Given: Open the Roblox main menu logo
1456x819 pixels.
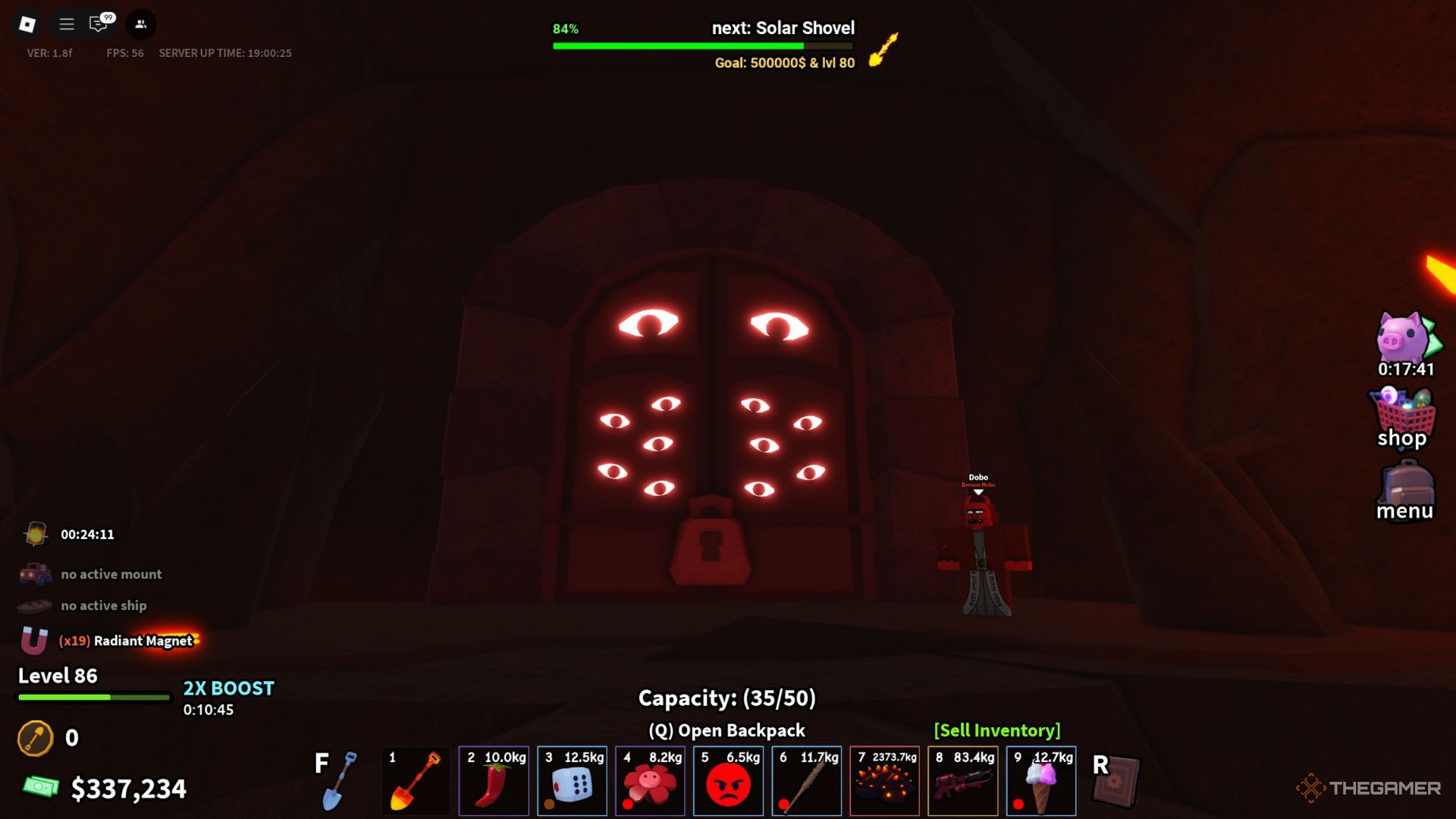Looking at the screenshot, I should pyautogui.click(x=27, y=24).
